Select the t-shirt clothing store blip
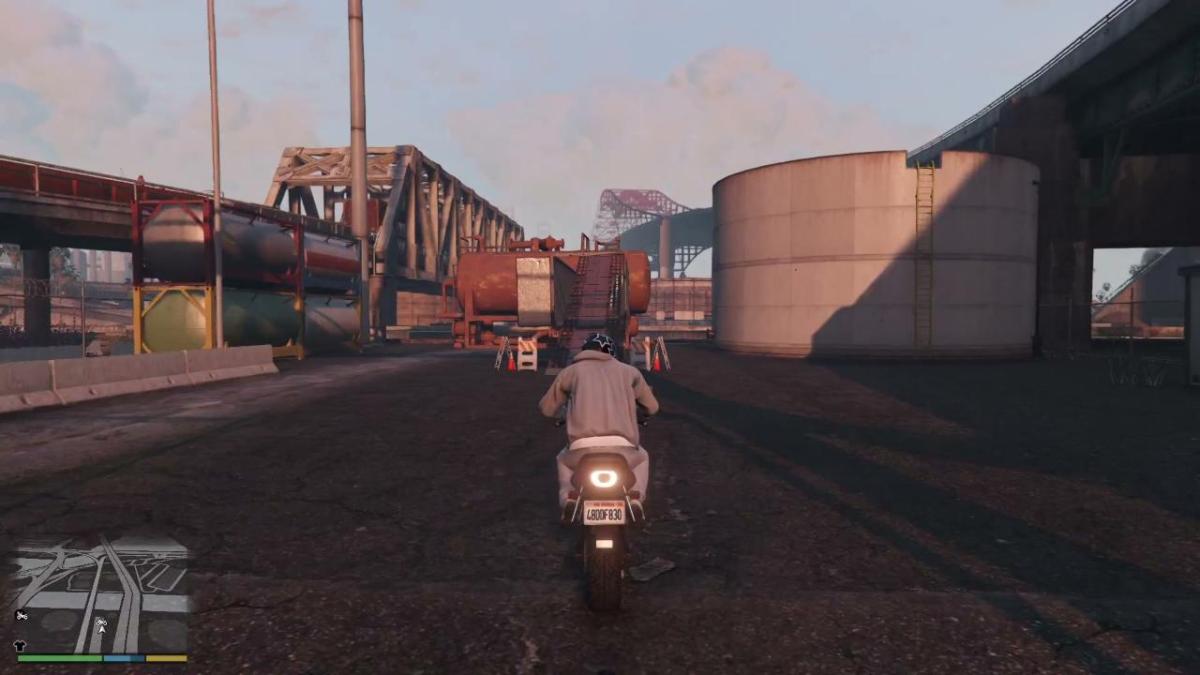The height and width of the screenshot is (675, 1200). pyautogui.click(x=21, y=645)
